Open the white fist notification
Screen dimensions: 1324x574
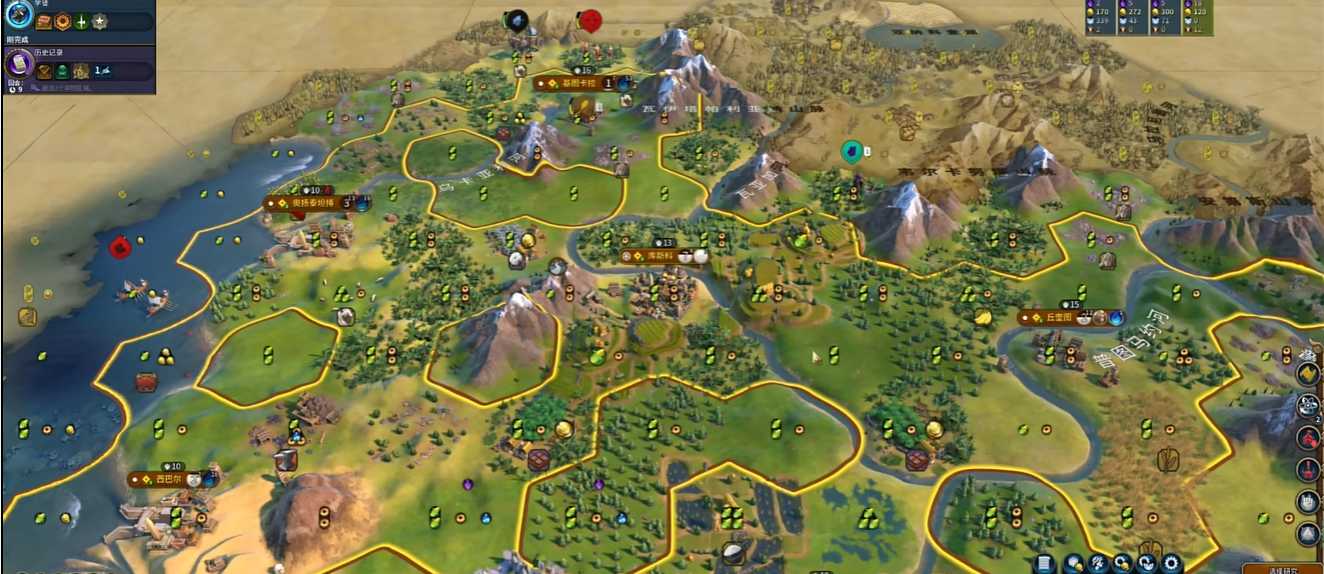pyautogui.click(x=1308, y=501)
